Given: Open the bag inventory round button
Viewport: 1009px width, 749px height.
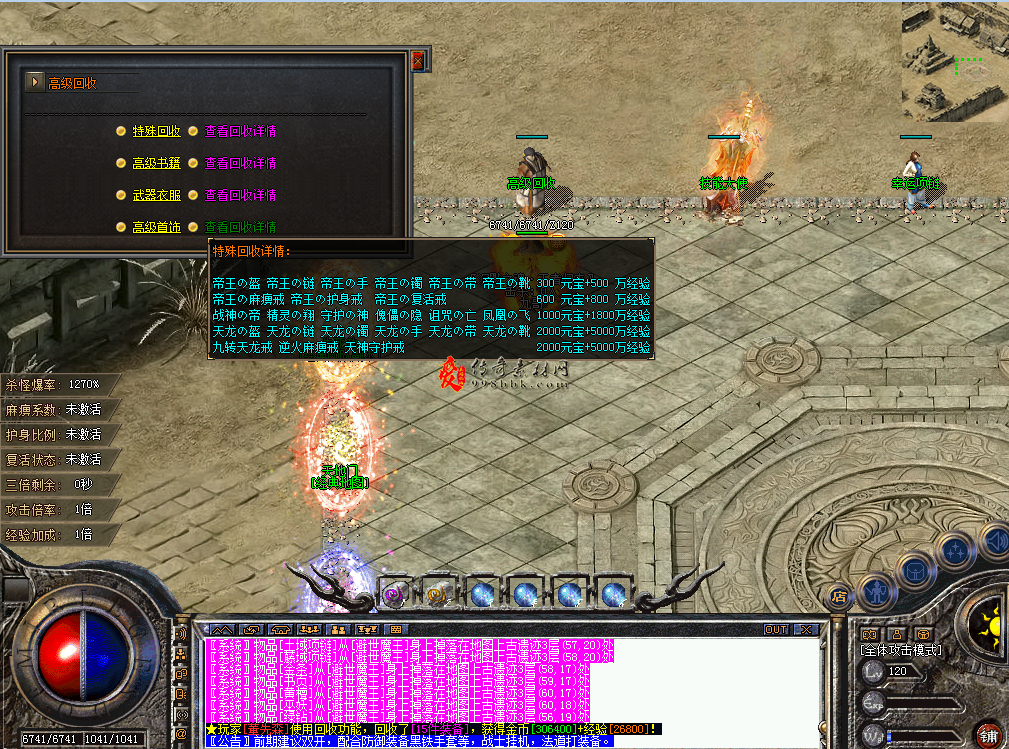Looking at the screenshot, I should point(915,571).
